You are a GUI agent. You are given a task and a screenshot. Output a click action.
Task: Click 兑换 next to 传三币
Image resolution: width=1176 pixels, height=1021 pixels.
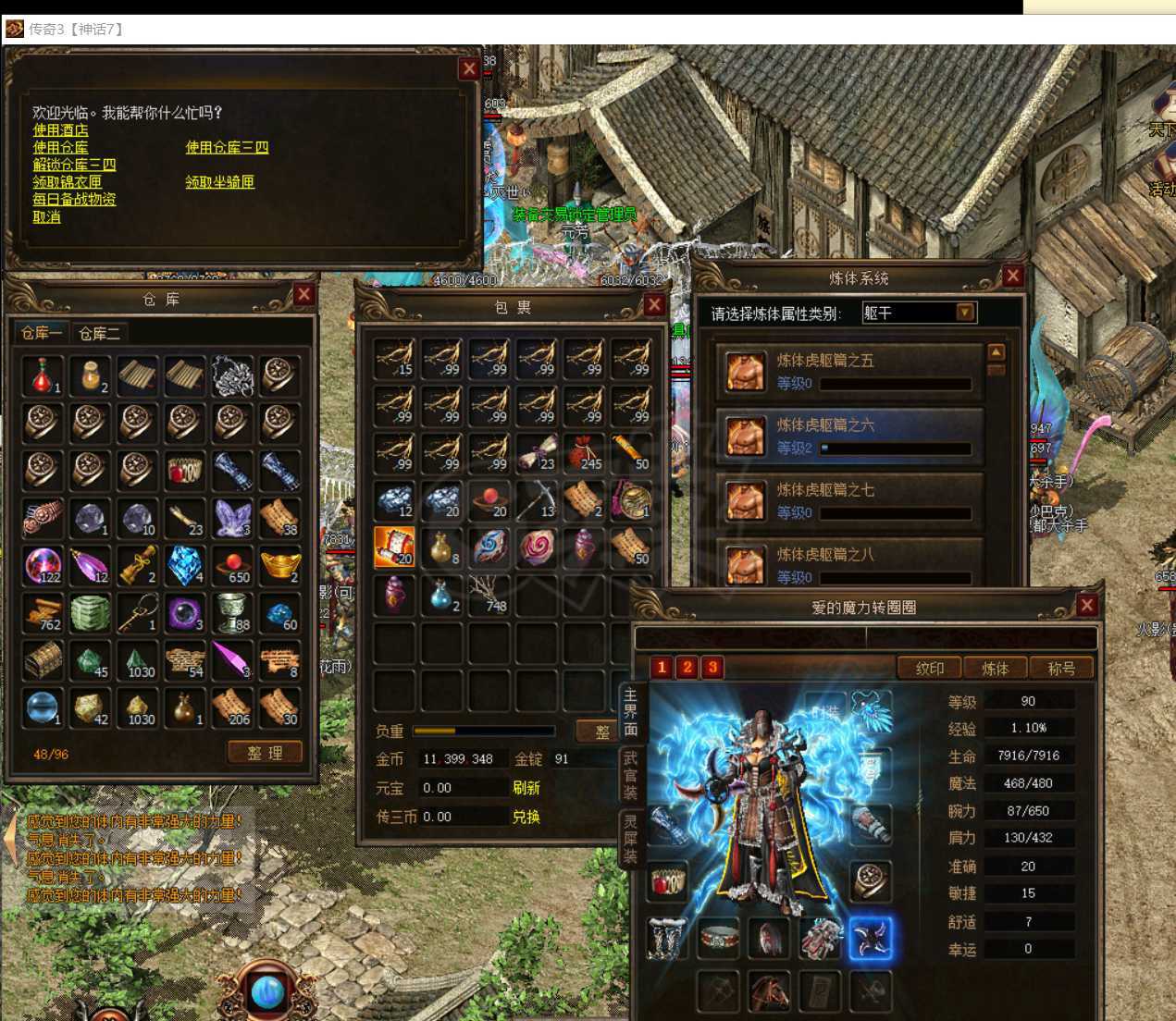(x=526, y=817)
